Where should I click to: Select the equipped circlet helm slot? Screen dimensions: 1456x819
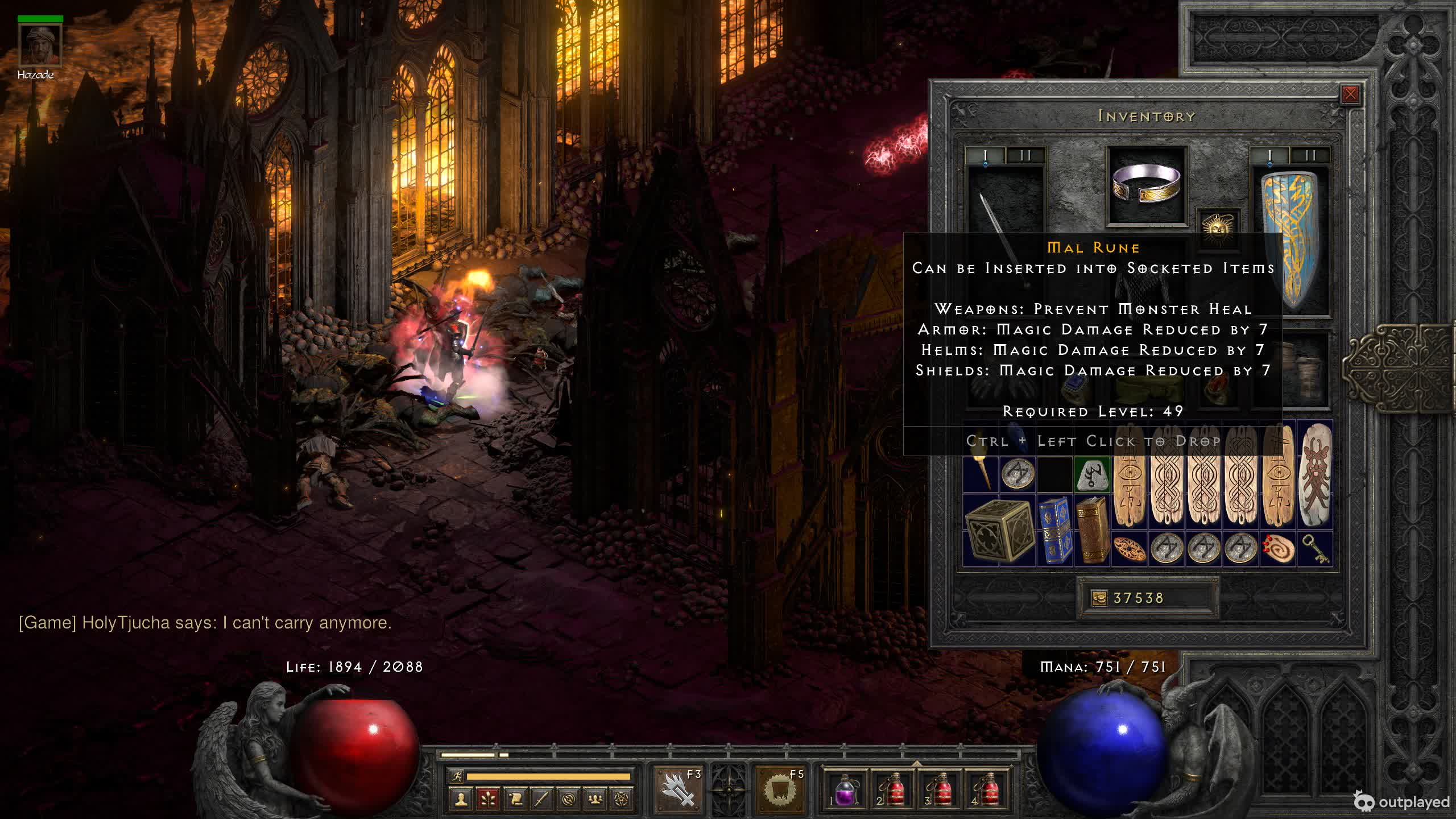1147,185
